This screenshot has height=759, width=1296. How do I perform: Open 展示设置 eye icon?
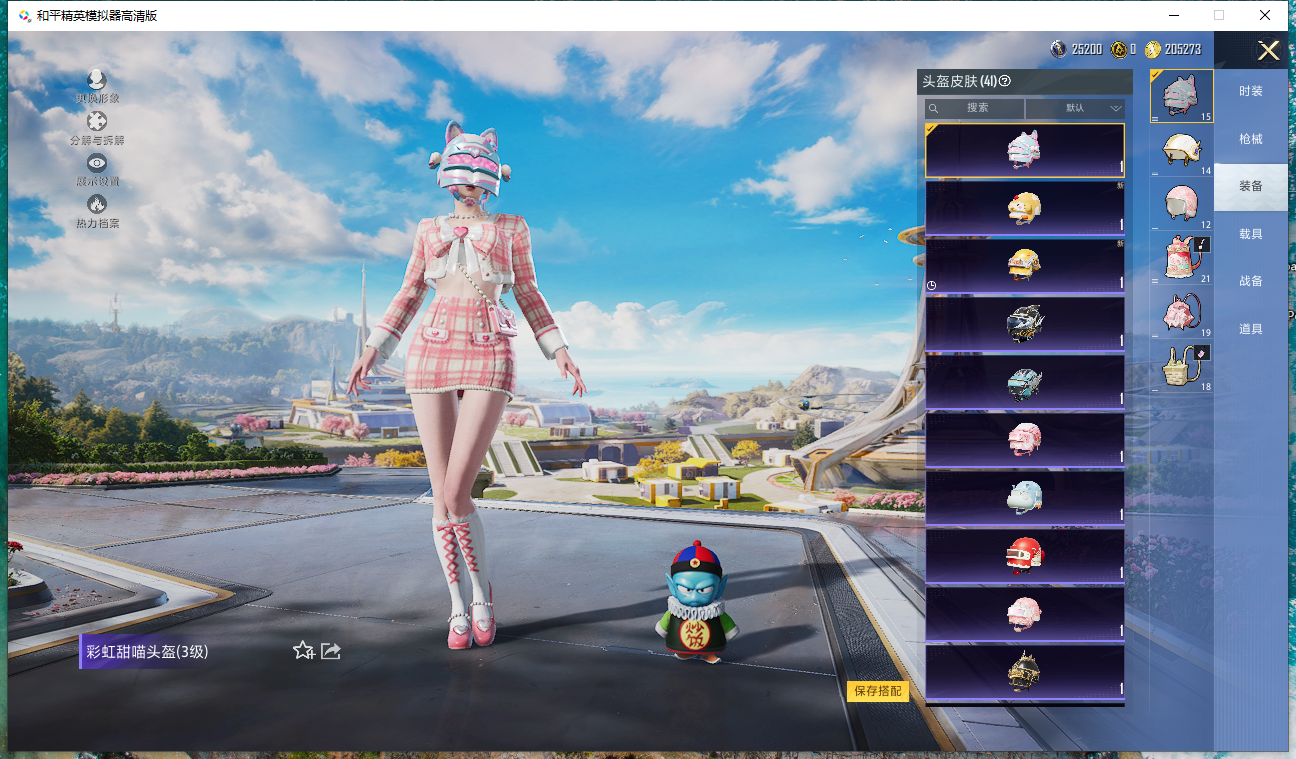coord(97,165)
